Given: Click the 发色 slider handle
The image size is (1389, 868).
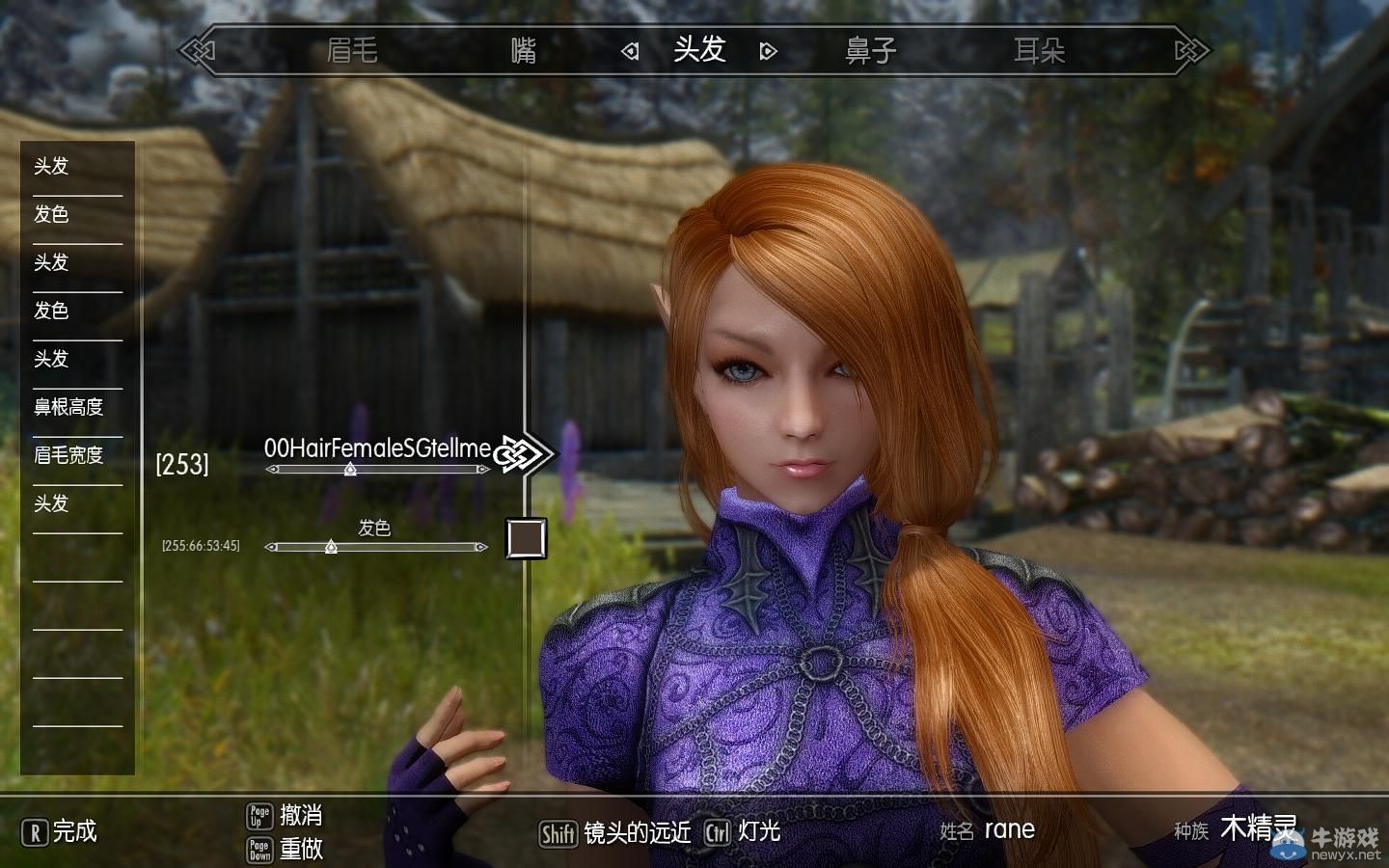Looking at the screenshot, I should point(331,547).
